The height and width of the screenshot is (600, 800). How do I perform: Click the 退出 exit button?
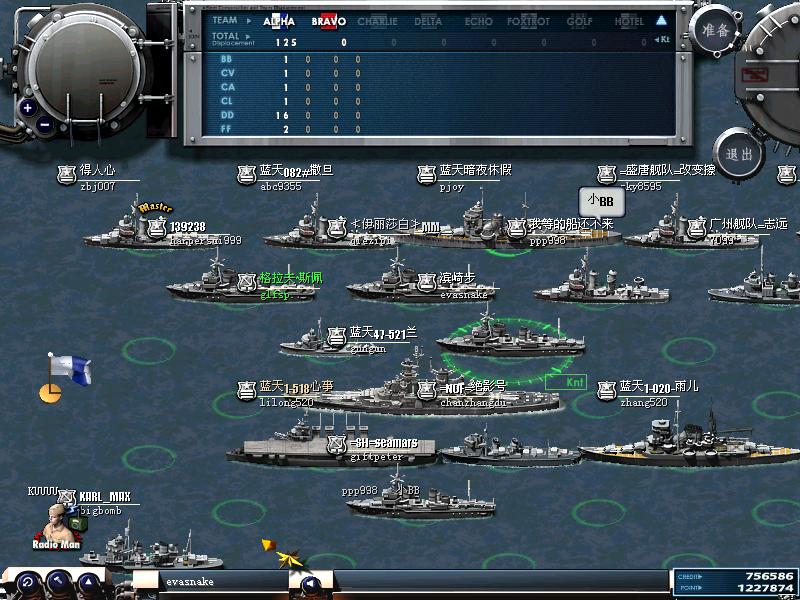tap(740, 154)
